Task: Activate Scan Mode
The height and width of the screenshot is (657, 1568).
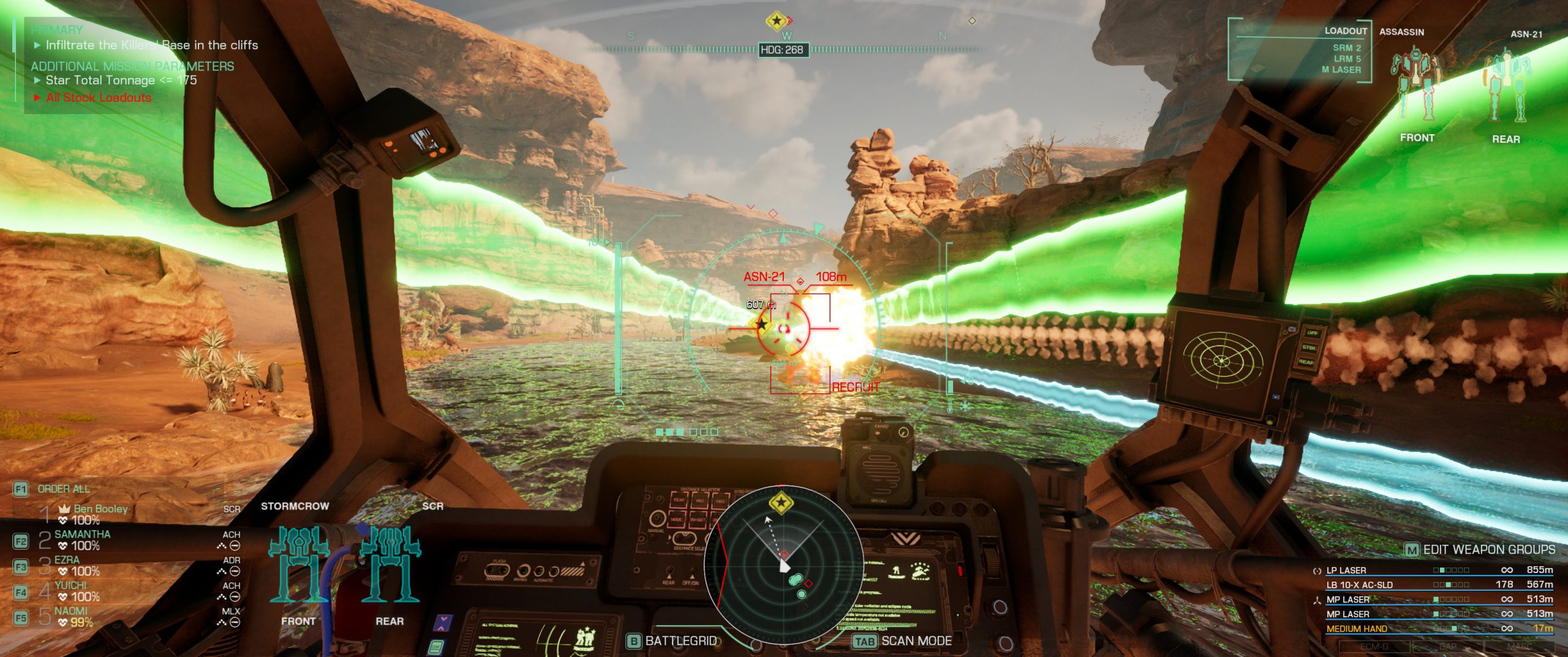Action: [916, 641]
